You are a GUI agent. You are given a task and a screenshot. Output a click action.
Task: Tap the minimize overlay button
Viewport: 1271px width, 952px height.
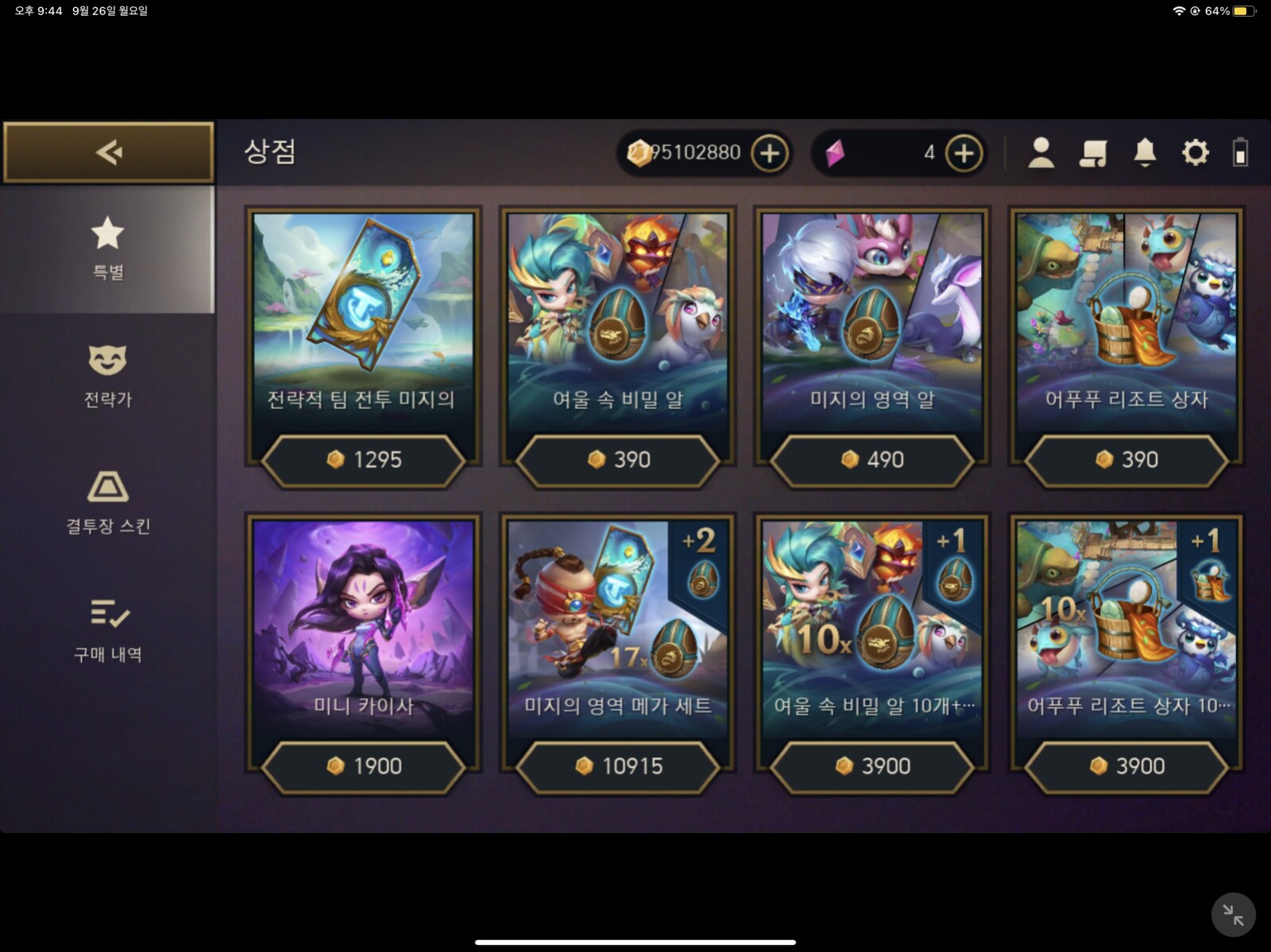pos(1233,915)
